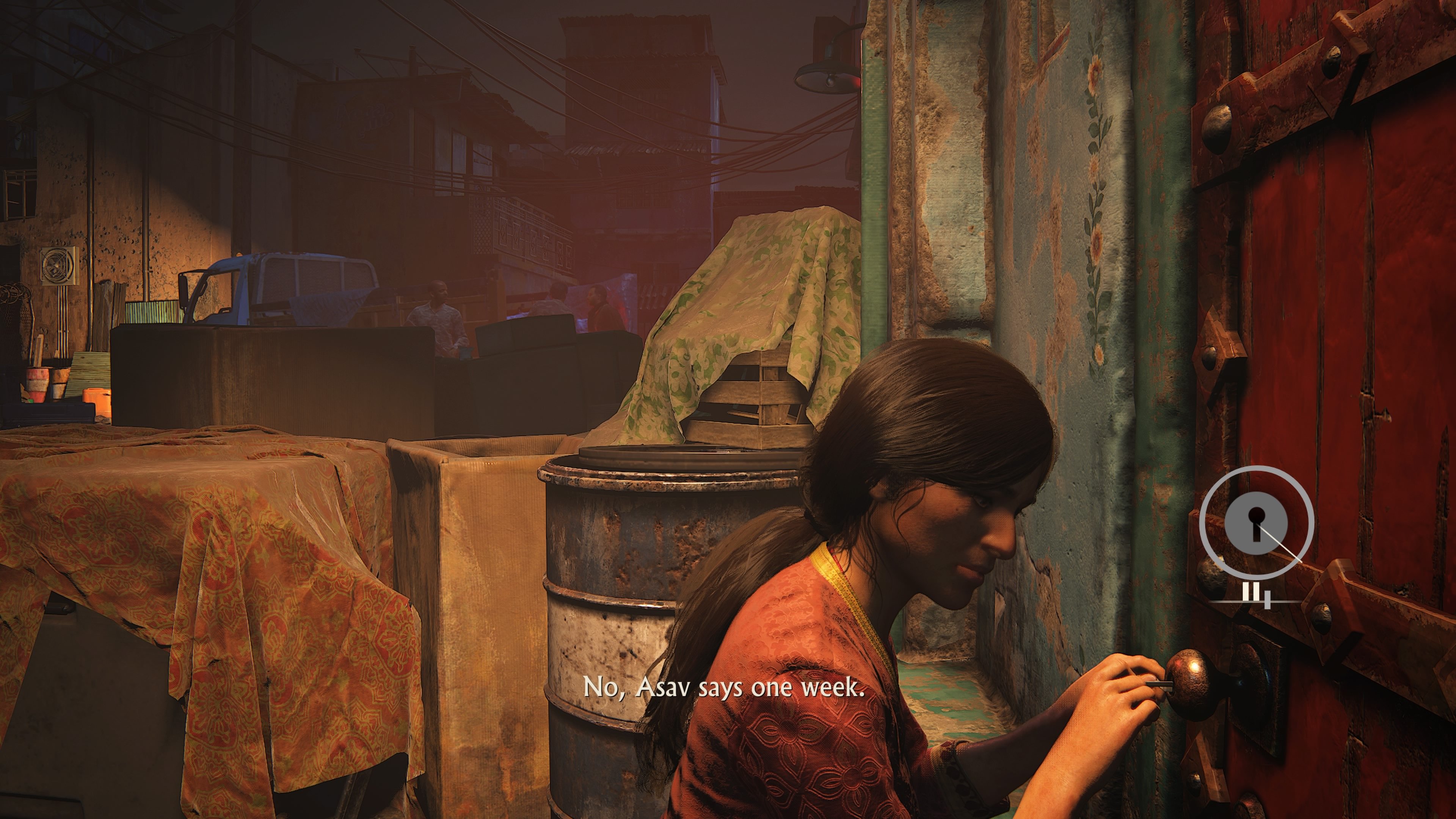Toggle the raised pin pair on the tumbler gauge
1456x819 pixels.
[x=1250, y=591]
